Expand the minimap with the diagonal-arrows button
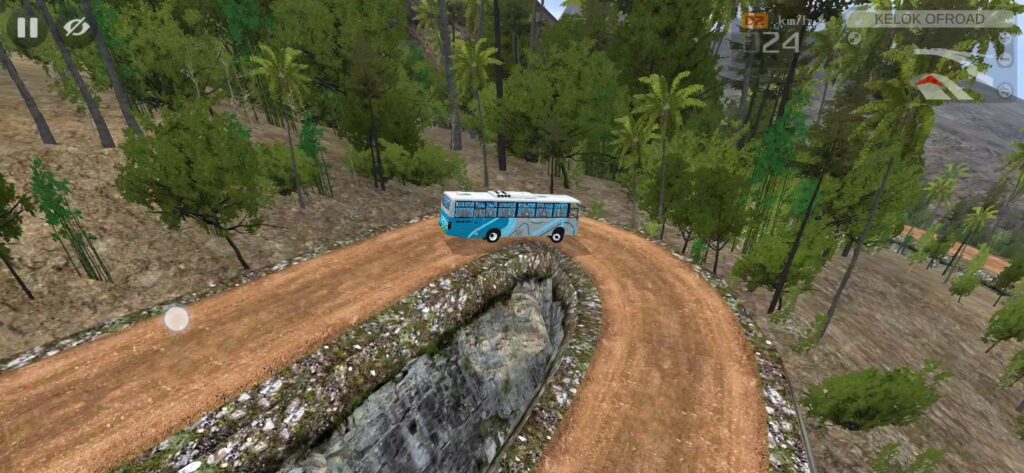This screenshot has height=473, width=1024. [854, 38]
